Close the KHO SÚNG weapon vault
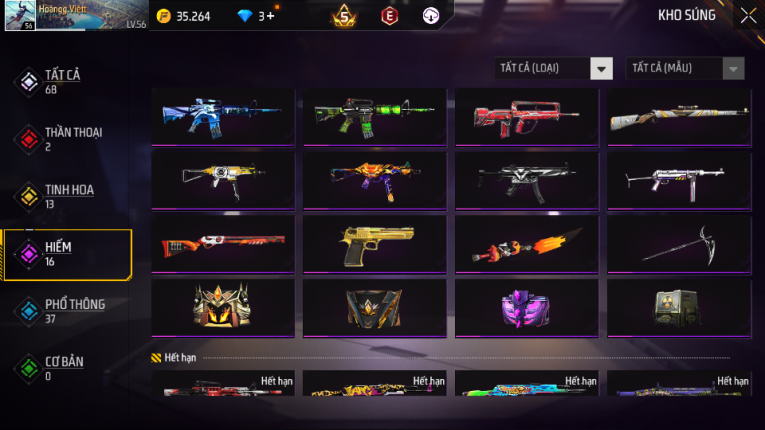Viewport: 765px width, 430px height. [747, 16]
